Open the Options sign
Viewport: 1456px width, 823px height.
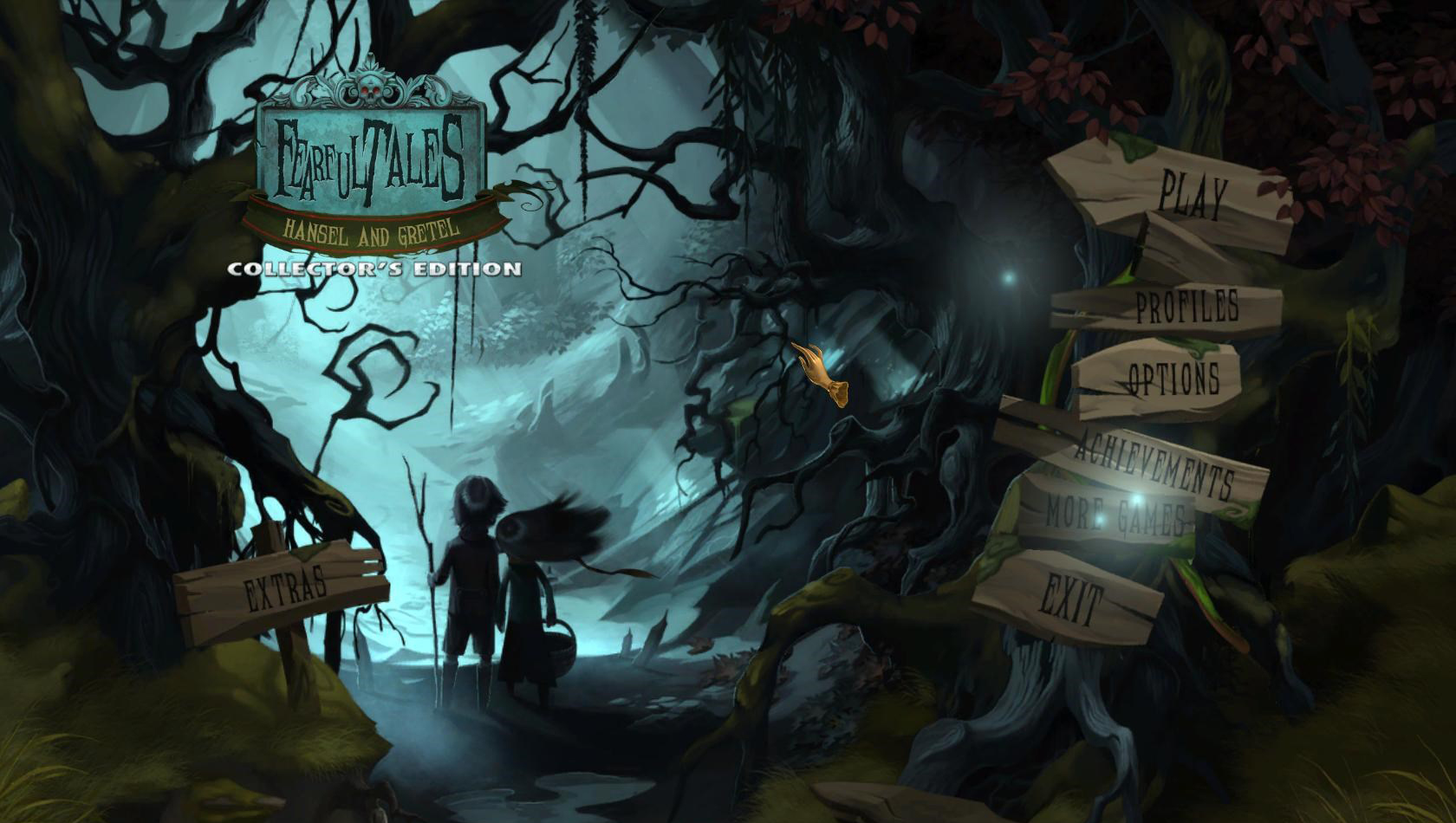pos(1173,379)
